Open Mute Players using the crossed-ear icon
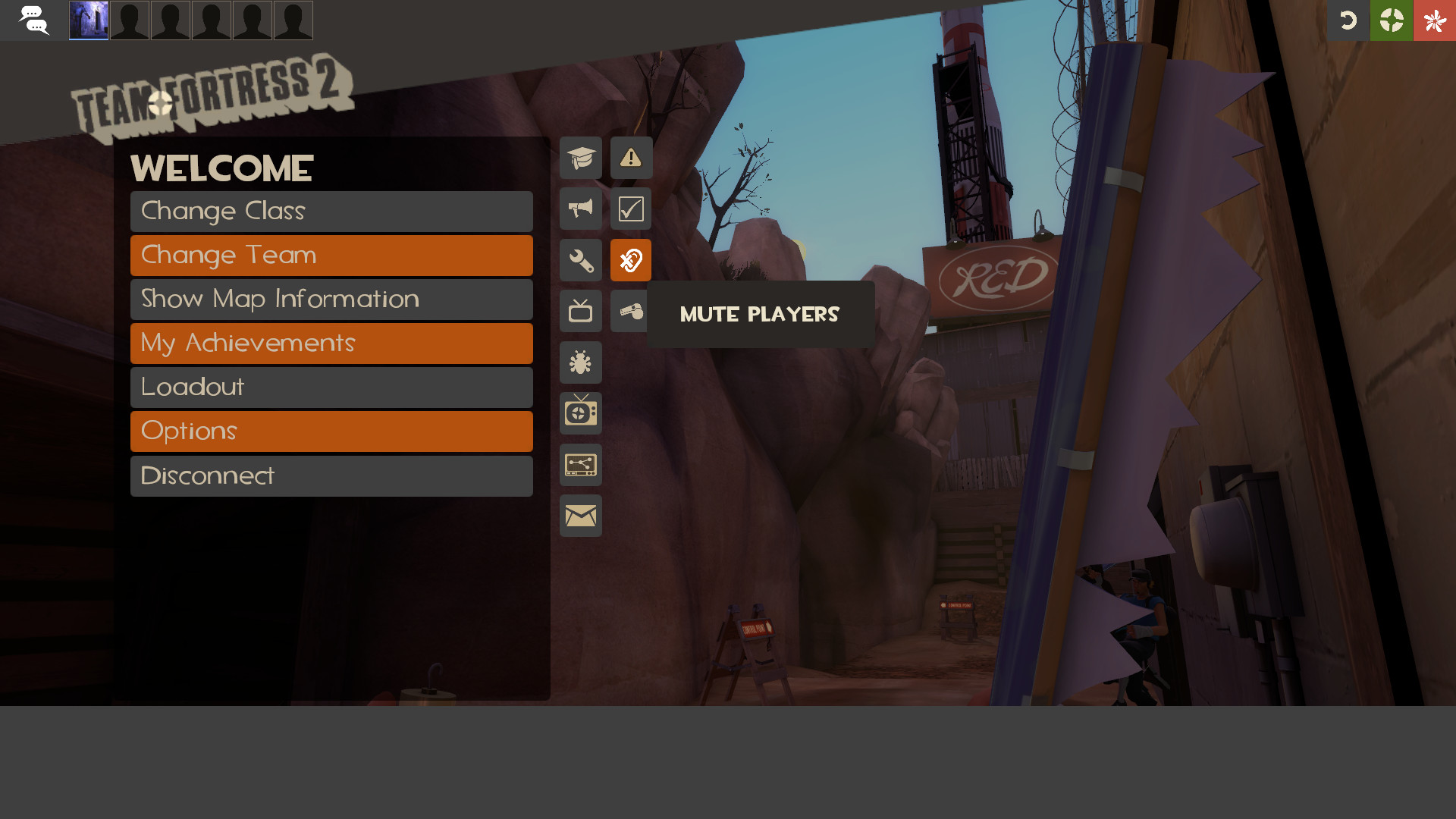Image resolution: width=1456 pixels, height=819 pixels. tap(630, 260)
